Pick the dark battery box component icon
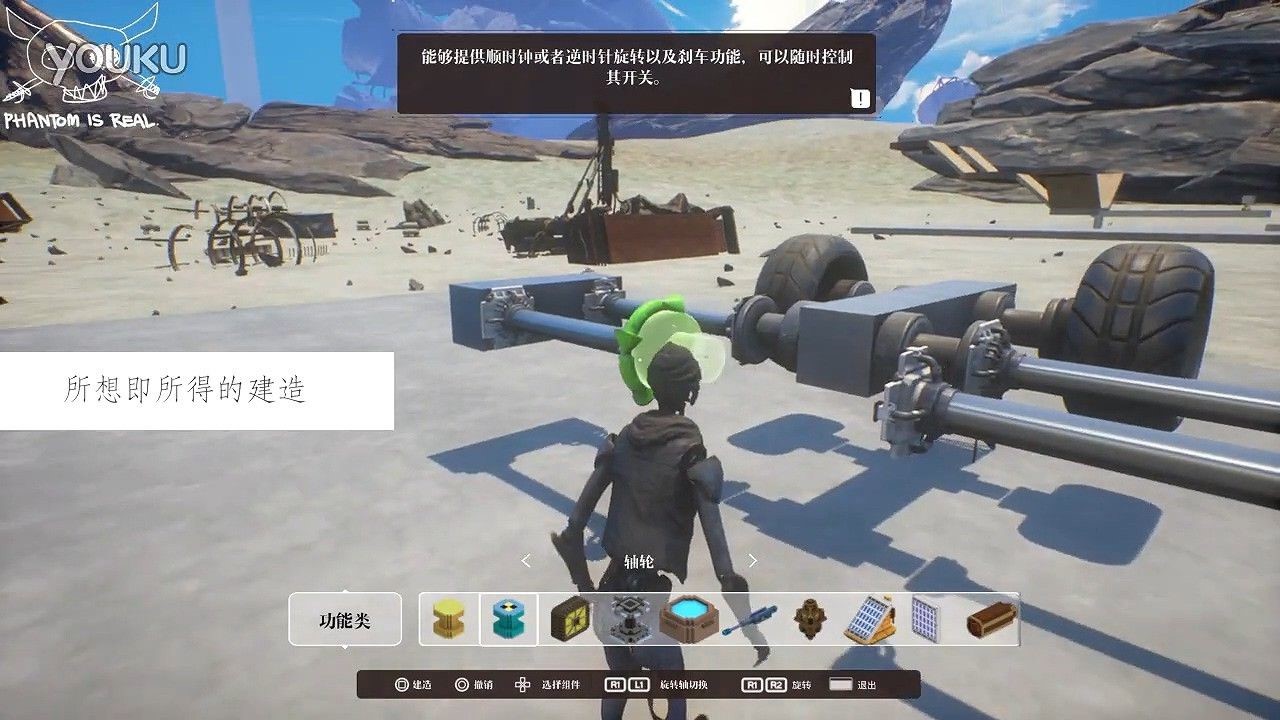The image size is (1280, 720). (x=572, y=620)
